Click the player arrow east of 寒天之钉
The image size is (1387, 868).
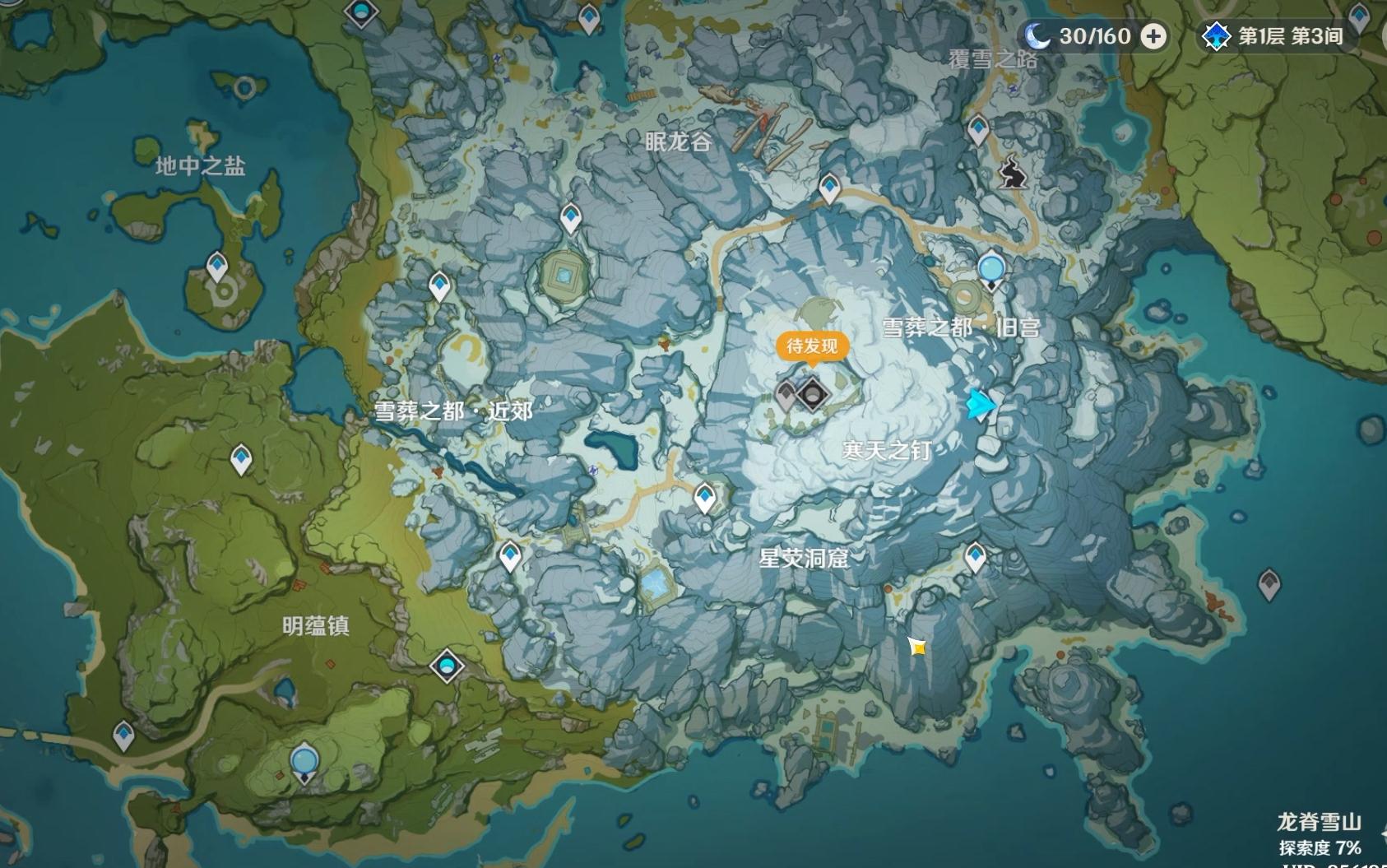tap(981, 404)
